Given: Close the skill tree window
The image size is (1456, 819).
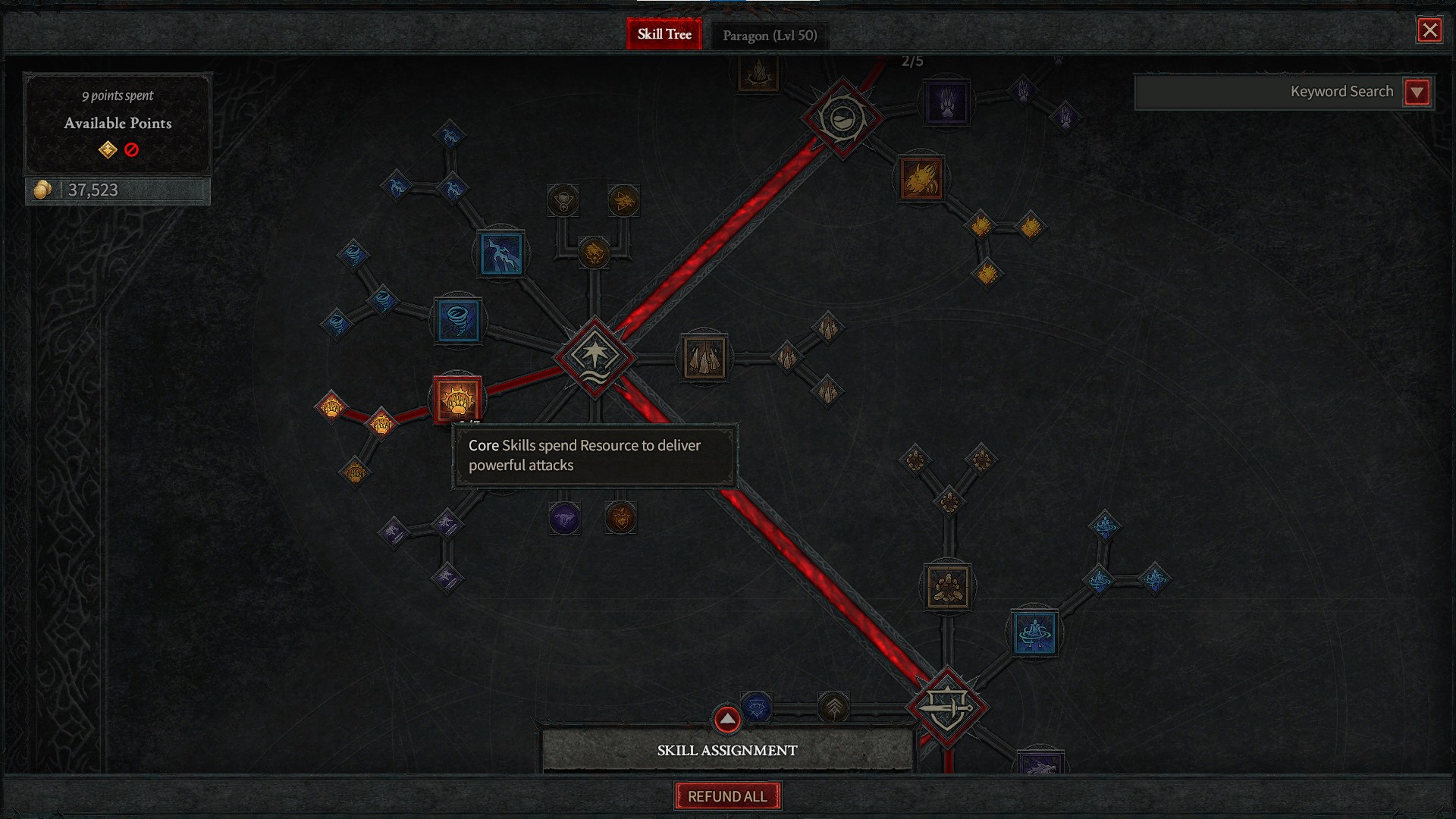Looking at the screenshot, I should [1429, 30].
